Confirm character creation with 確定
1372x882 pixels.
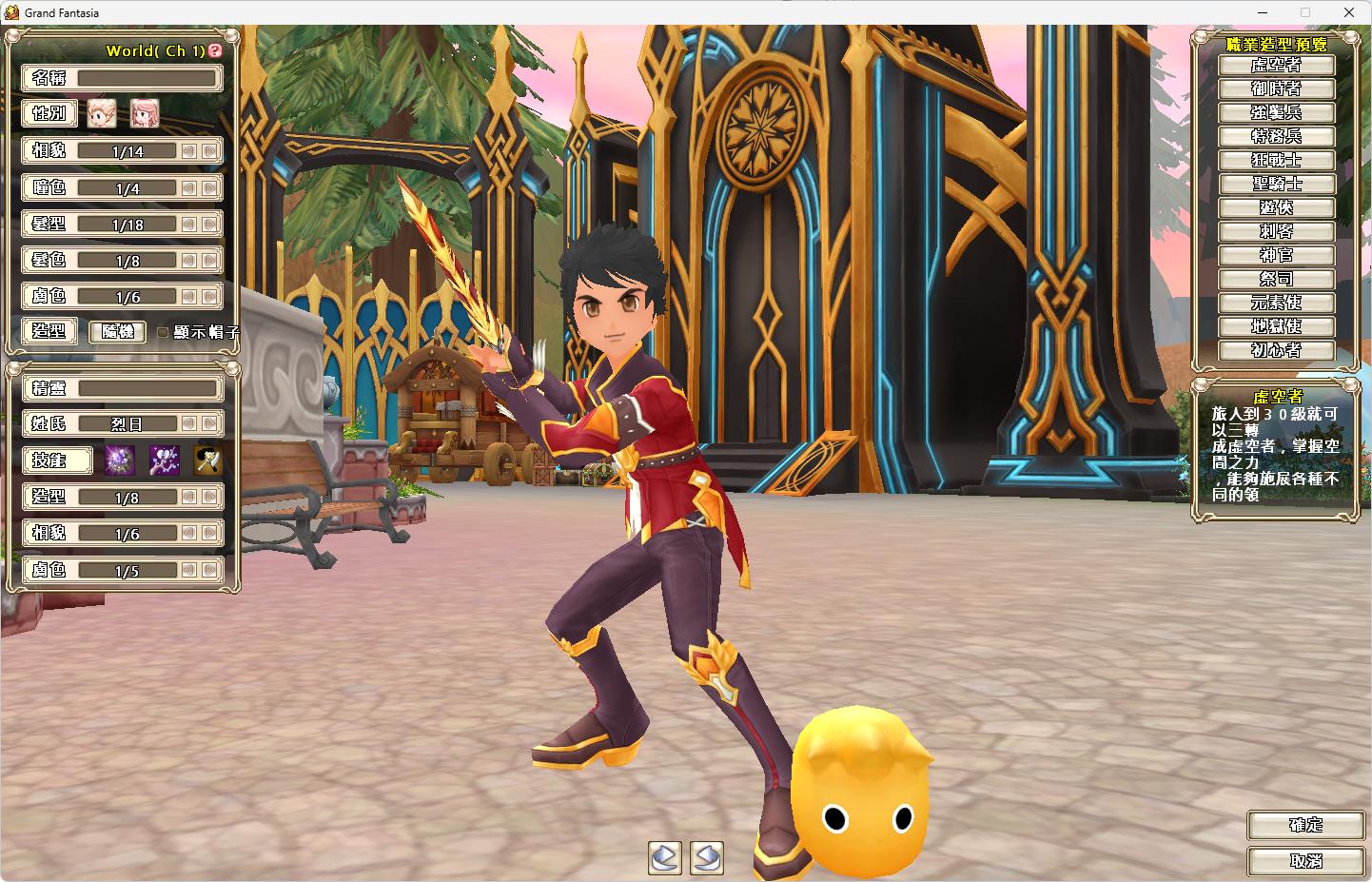1305,825
